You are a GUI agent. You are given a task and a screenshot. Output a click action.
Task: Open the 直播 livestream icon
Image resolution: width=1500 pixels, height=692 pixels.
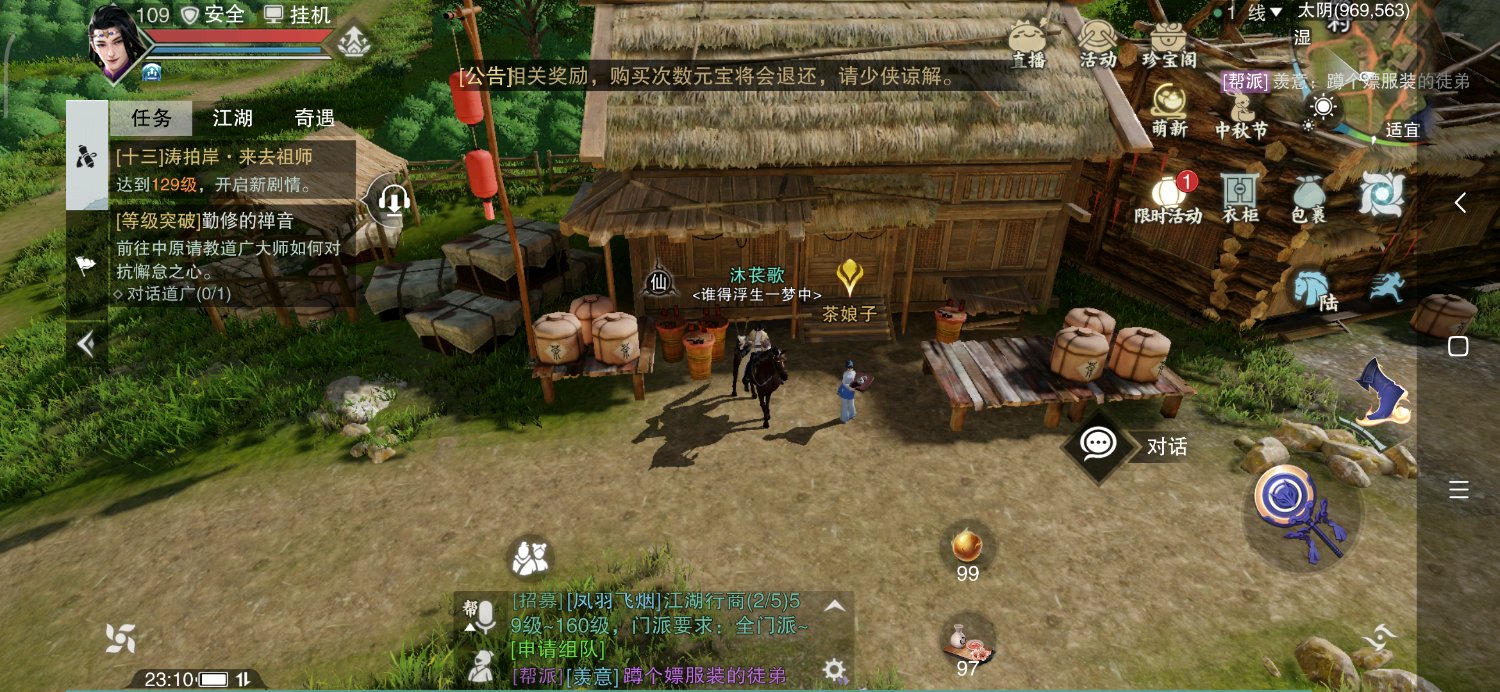click(x=1027, y=43)
